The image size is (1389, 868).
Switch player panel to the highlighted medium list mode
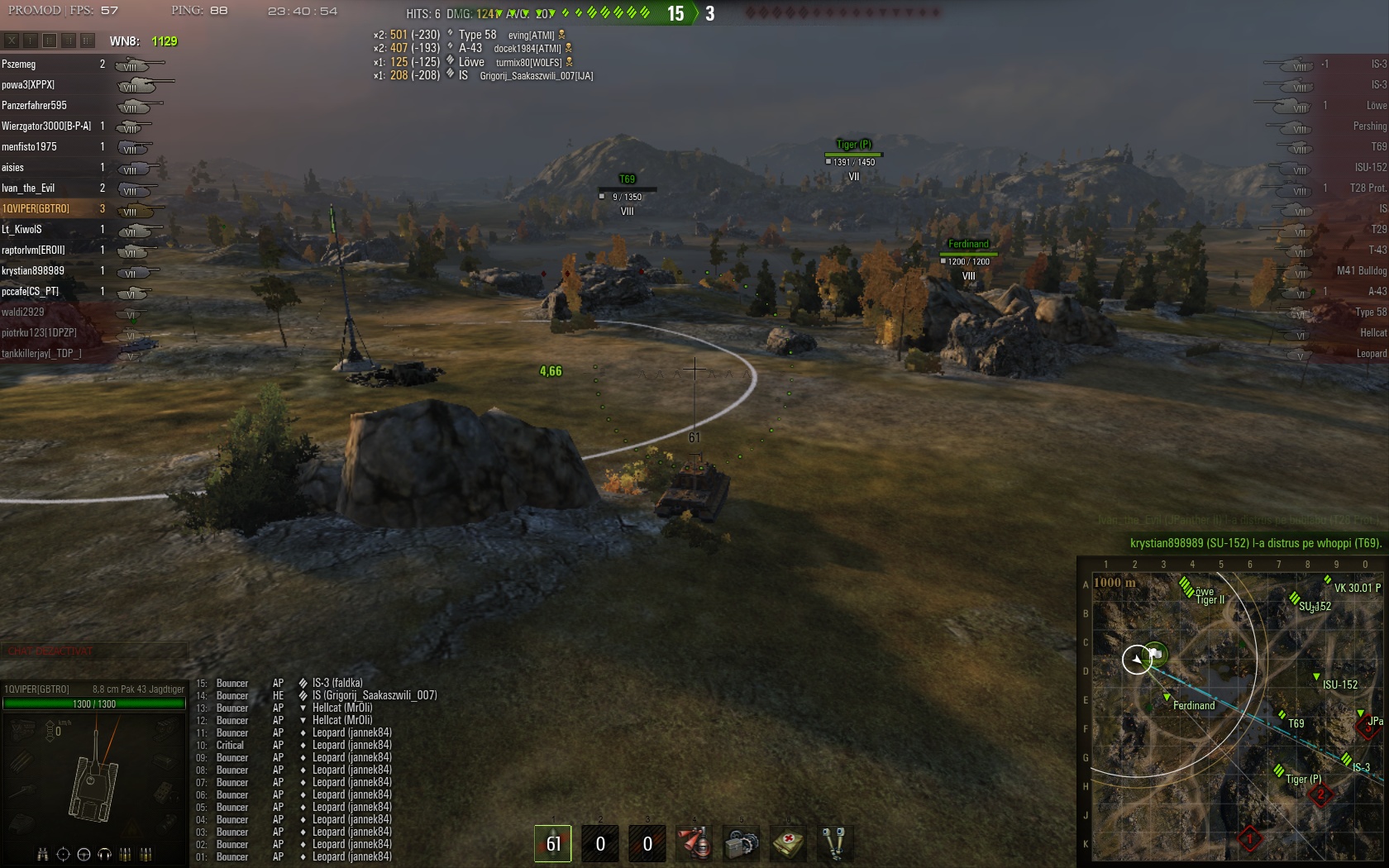click(x=50, y=40)
